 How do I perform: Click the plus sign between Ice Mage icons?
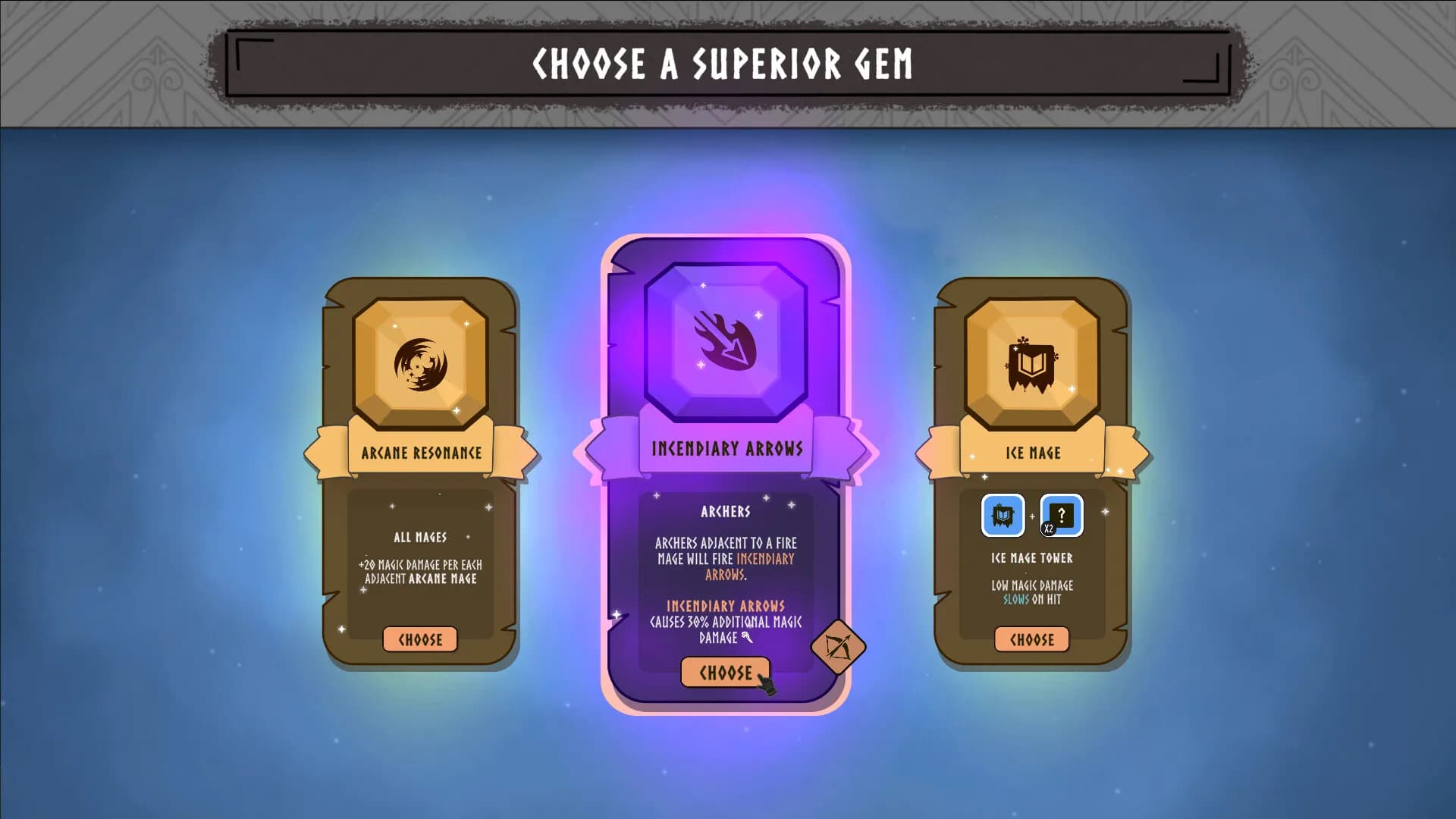[1034, 516]
